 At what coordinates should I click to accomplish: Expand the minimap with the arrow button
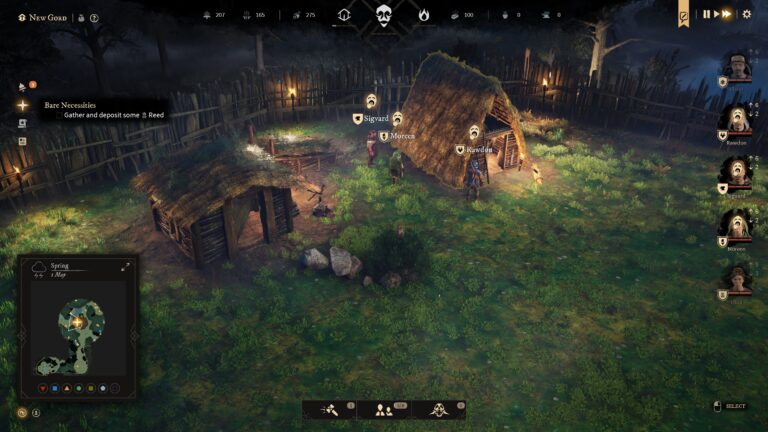tap(126, 267)
